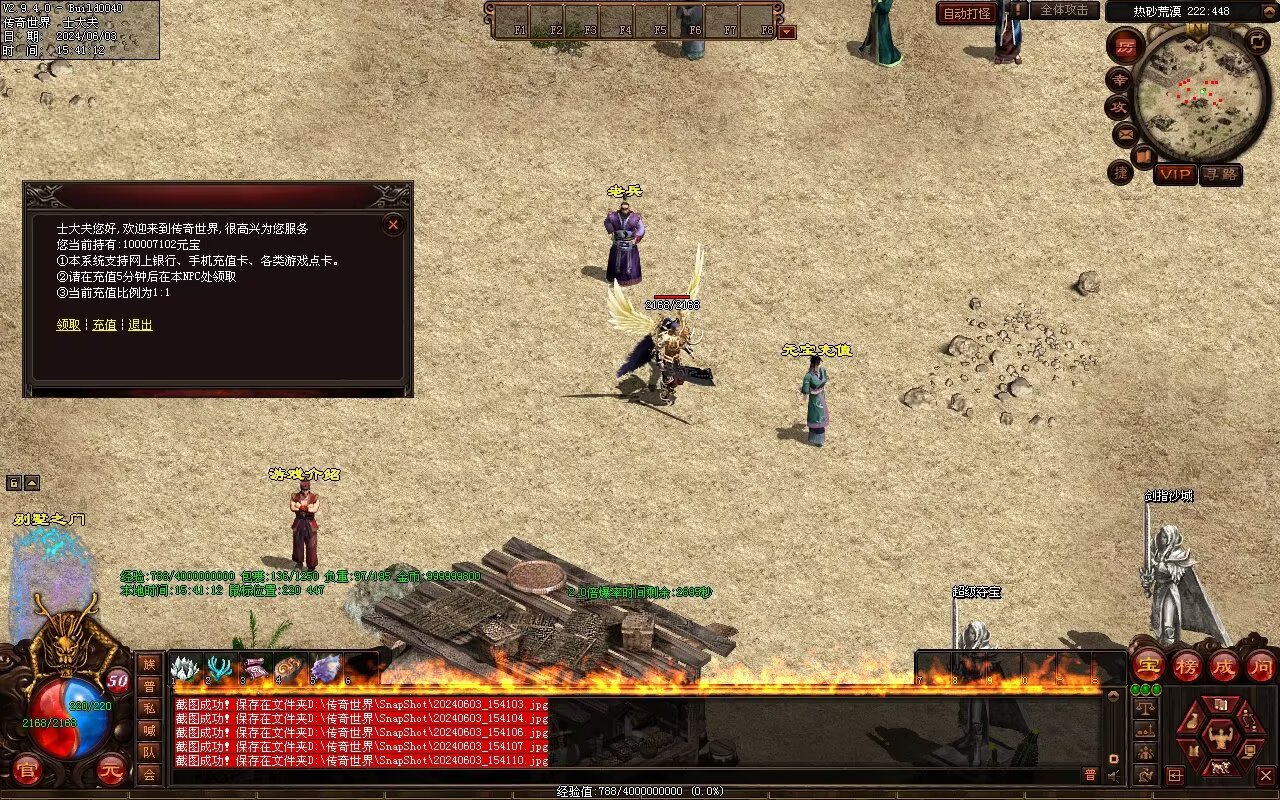Switch chat to 私 private channel
The image size is (1280, 800).
[149, 708]
